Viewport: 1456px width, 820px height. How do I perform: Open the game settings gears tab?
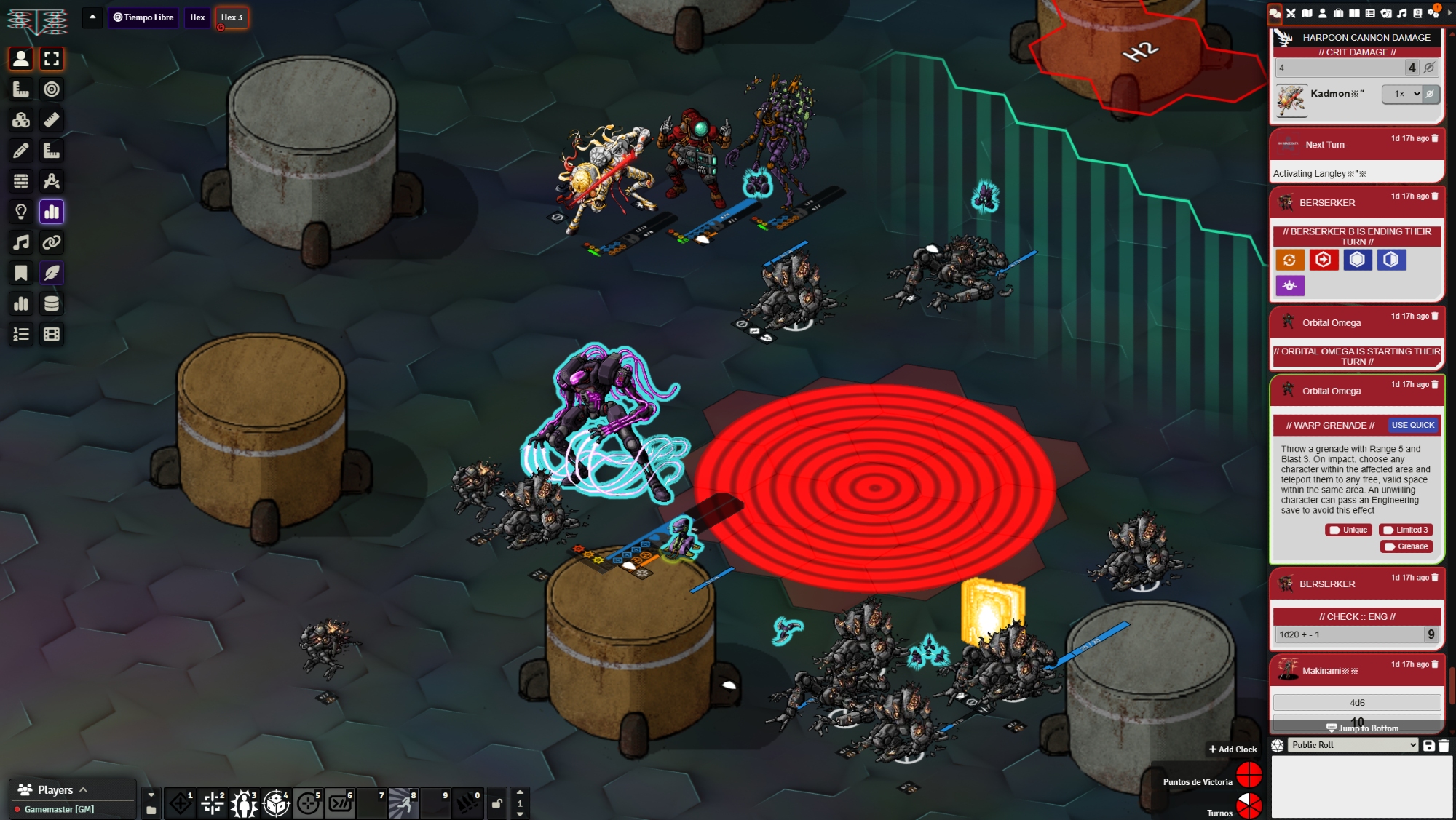coord(1433,13)
